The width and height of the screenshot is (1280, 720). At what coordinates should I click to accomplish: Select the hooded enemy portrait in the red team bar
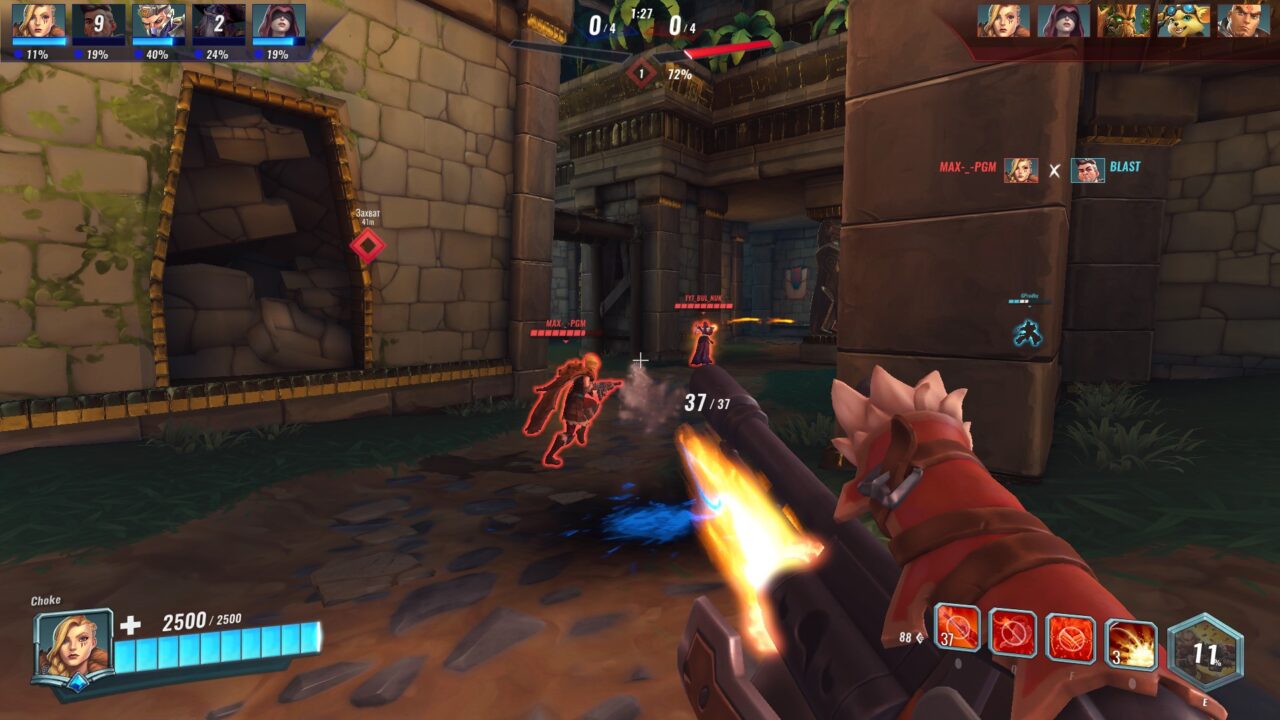pos(1063,20)
